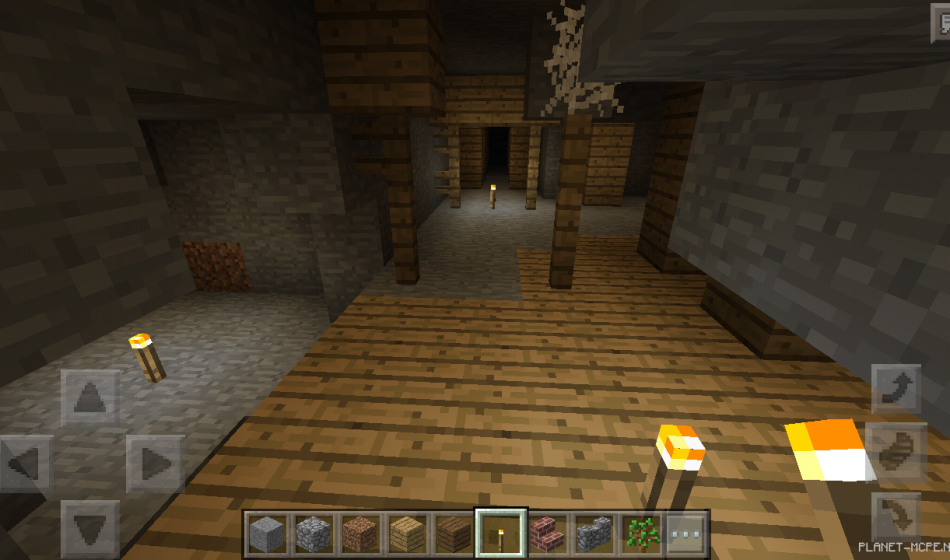The image size is (950, 560).
Task: Tap the move left arrow
Action: (26, 463)
